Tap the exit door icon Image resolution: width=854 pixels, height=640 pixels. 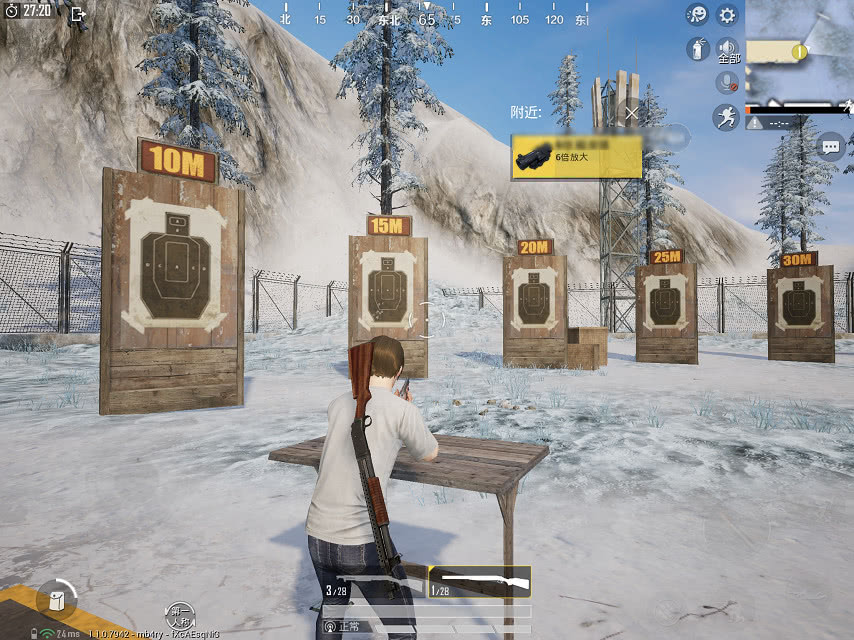[77, 14]
